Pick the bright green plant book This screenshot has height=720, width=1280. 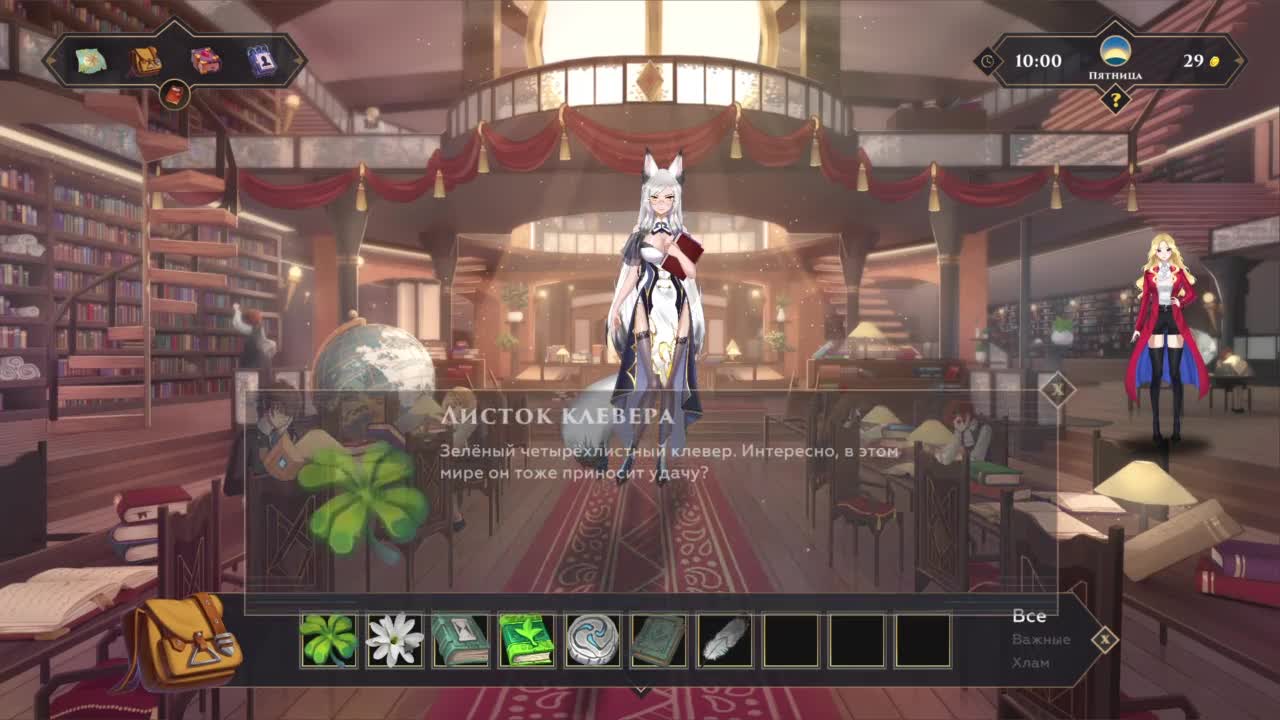(x=527, y=640)
